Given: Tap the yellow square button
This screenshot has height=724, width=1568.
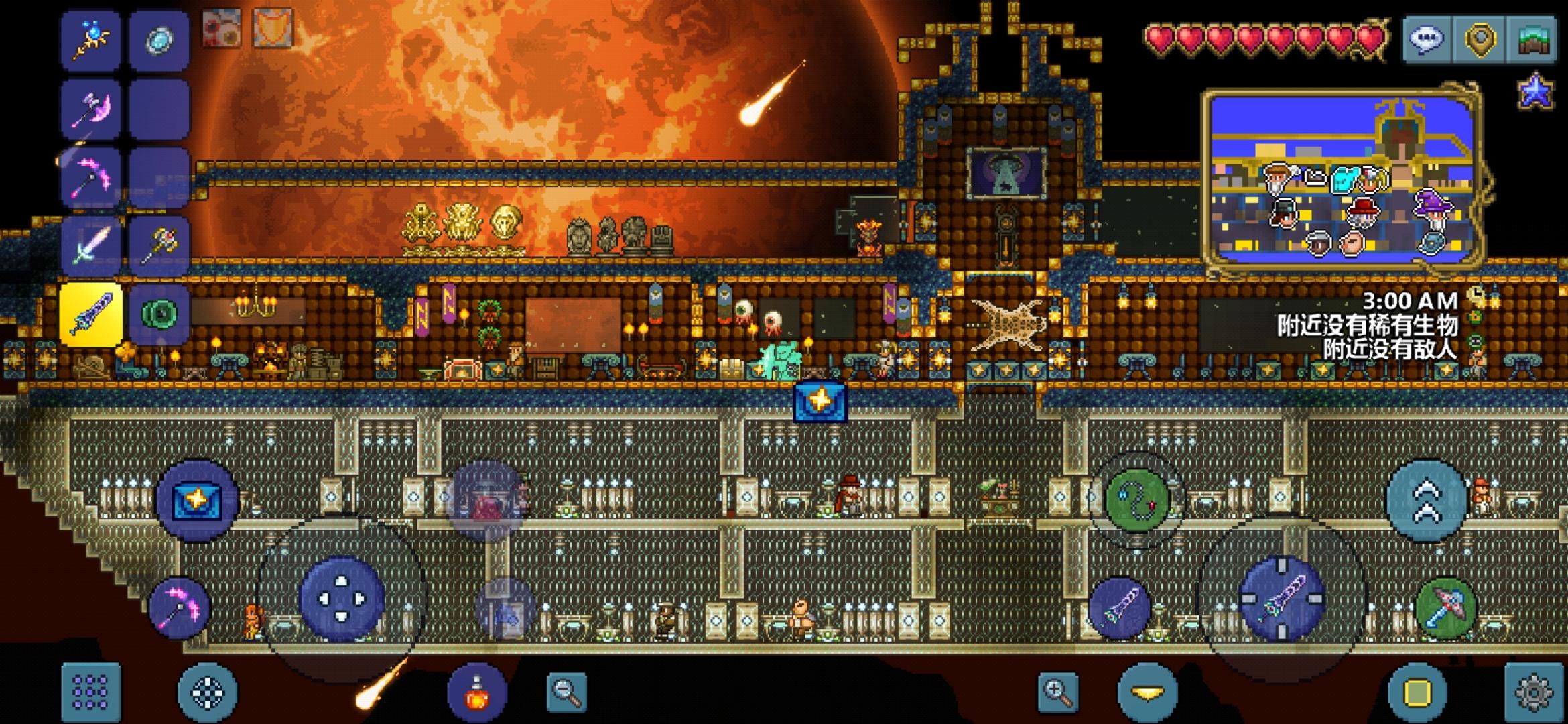Looking at the screenshot, I should tap(1417, 692).
